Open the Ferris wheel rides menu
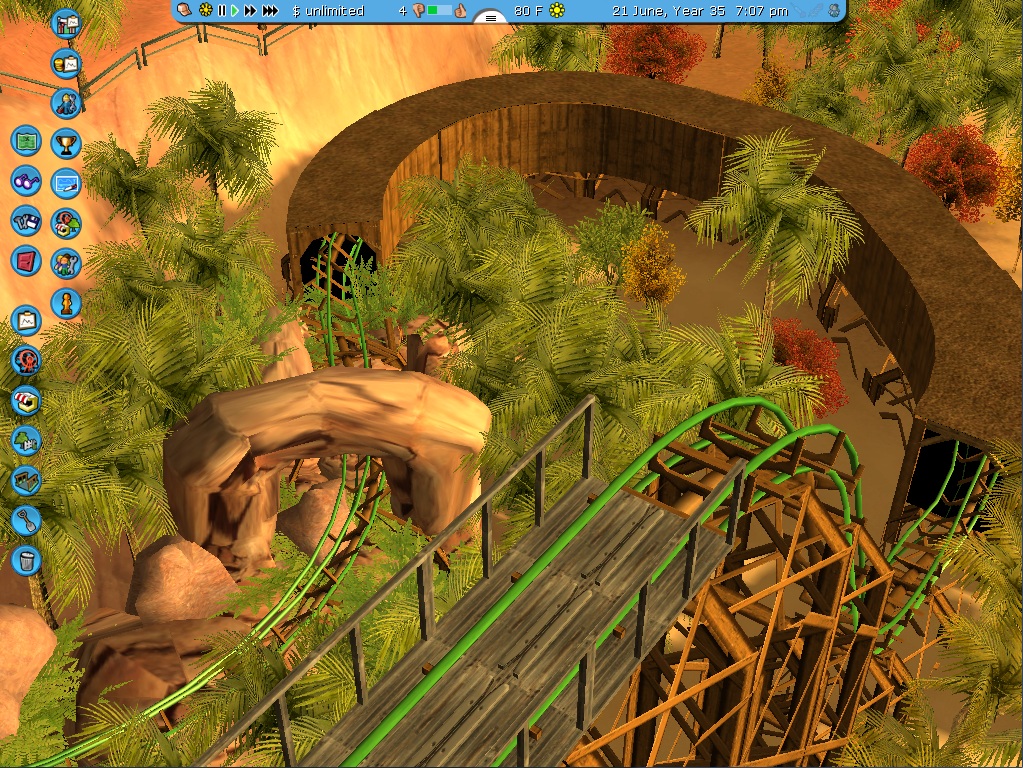This screenshot has width=1023, height=768. click(26, 360)
